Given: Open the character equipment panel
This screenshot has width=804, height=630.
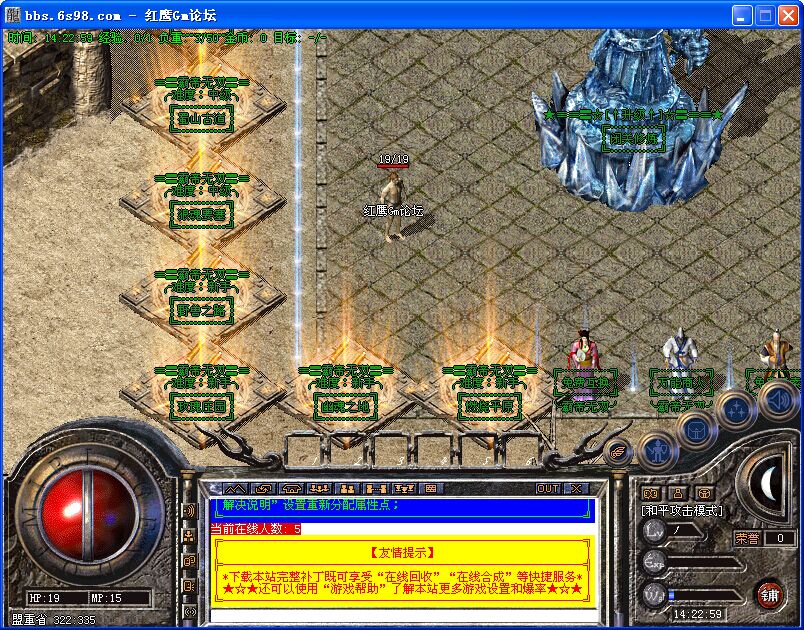Looking at the screenshot, I should [656, 453].
